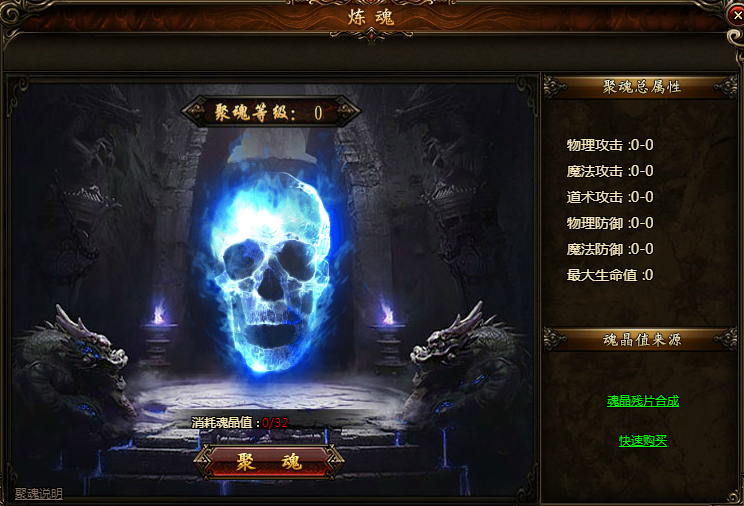Open the 快速购买 quick purchase link

(x=642, y=441)
